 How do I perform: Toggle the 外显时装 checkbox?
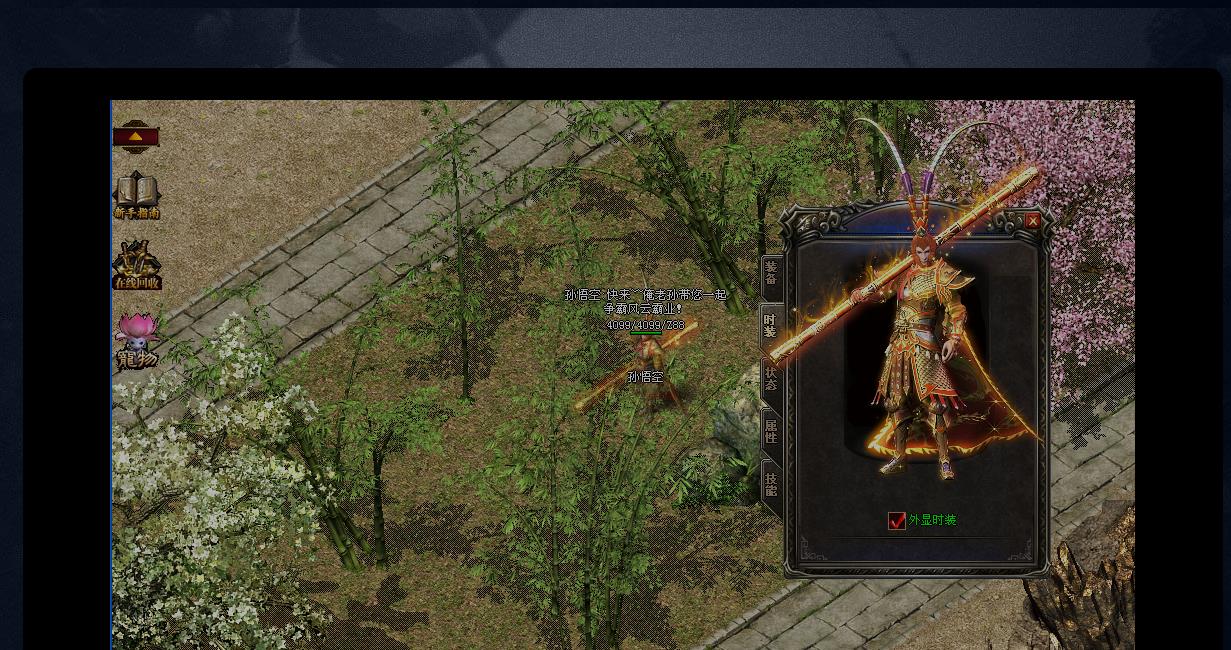tap(897, 520)
